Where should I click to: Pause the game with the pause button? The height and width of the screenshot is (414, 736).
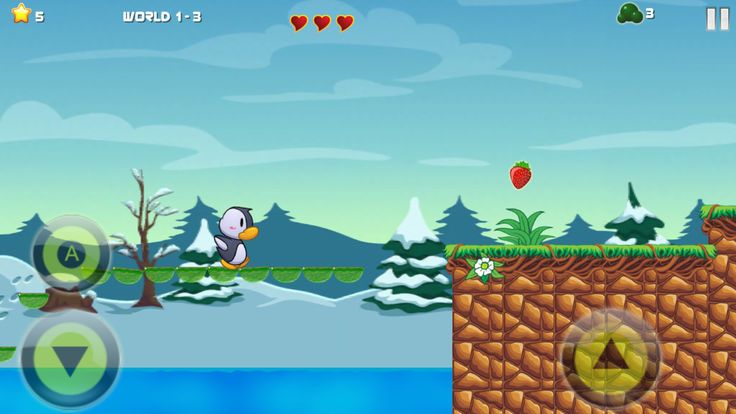coord(717,18)
